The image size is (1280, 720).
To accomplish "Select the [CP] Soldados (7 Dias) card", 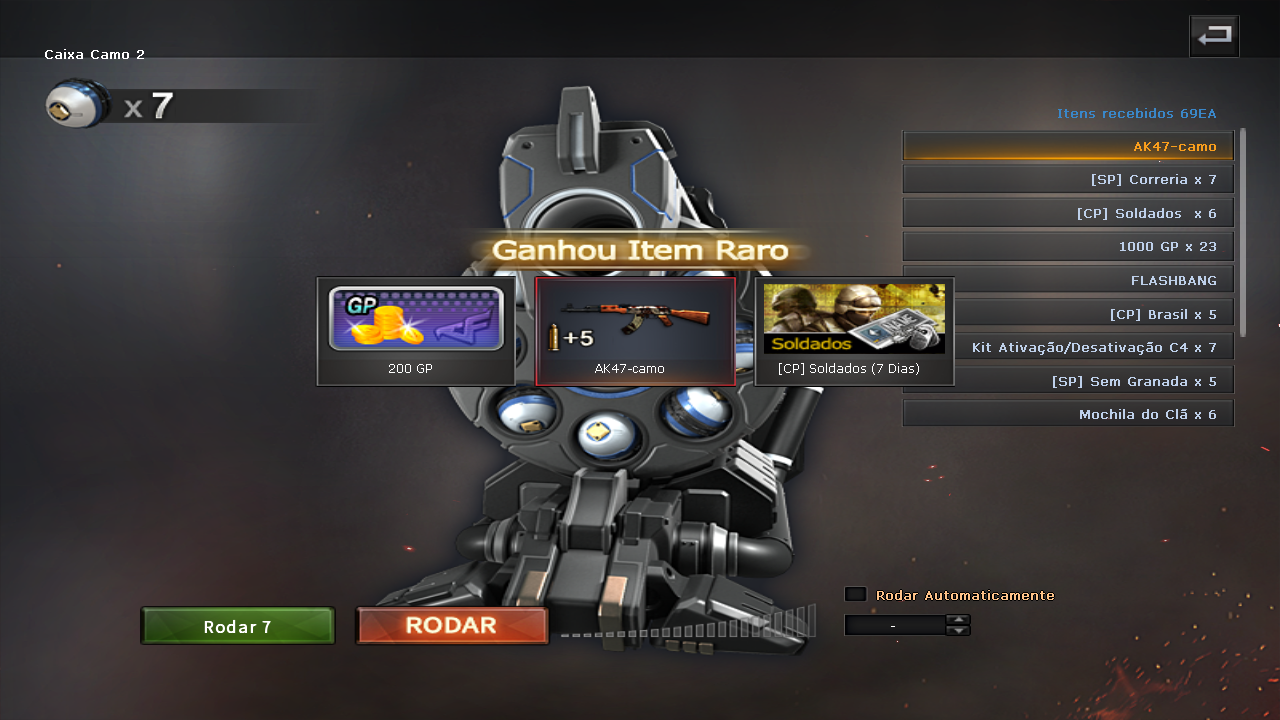I will pyautogui.click(x=854, y=331).
